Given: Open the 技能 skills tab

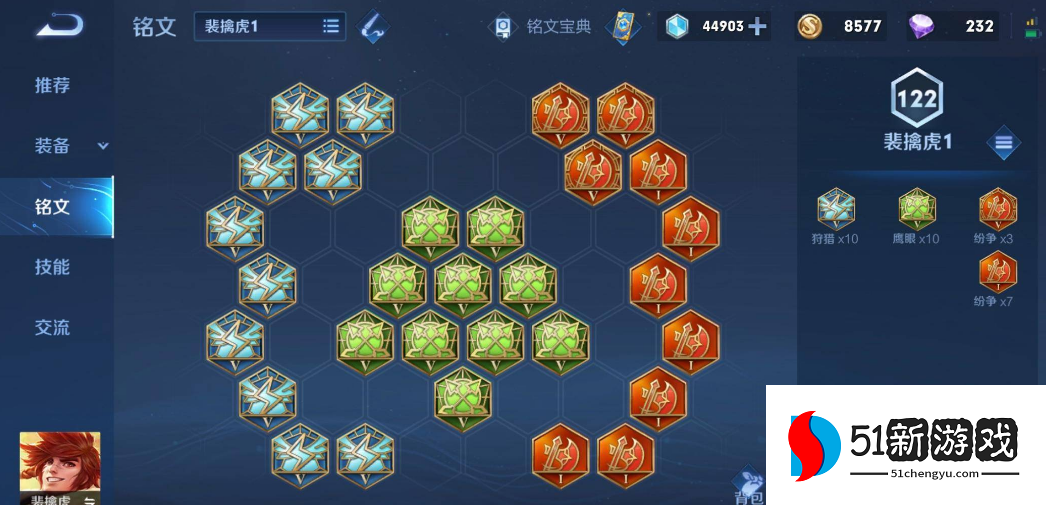Looking at the screenshot, I should (53, 267).
